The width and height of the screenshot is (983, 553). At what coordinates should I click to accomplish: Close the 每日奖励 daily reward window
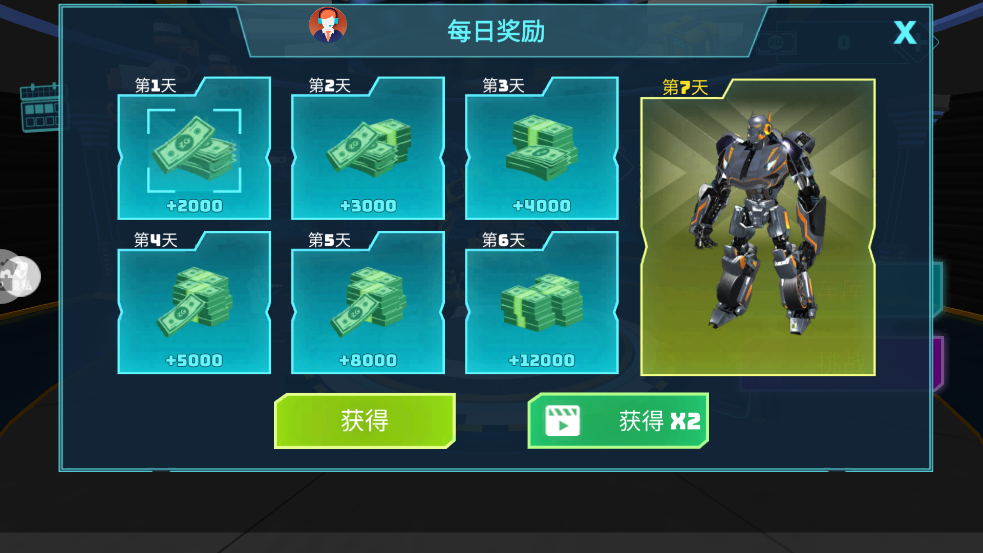904,33
